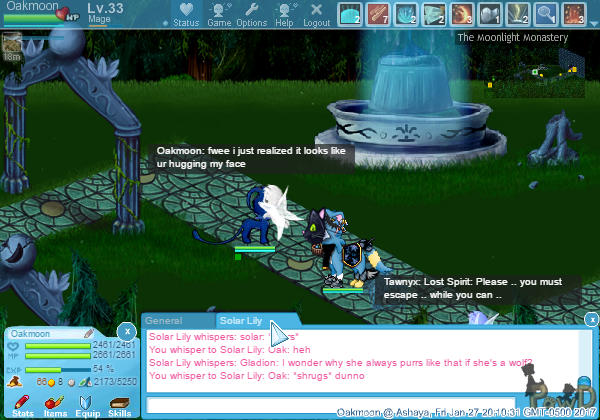600x420 pixels.
Task: Select the Solar Lily whisper tab
Action: point(241,321)
